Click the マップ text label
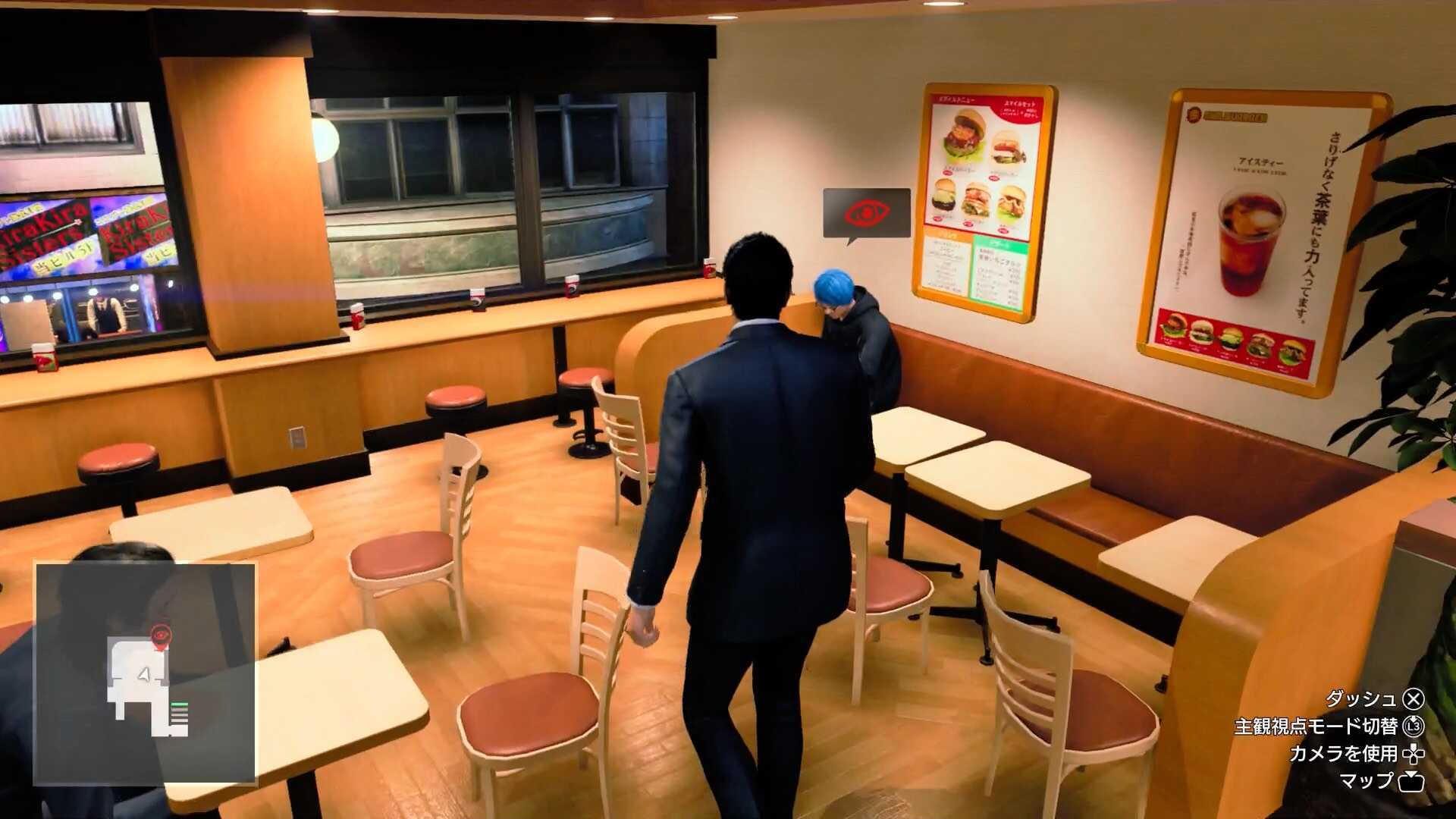The height and width of the screenshot is (819, 1456). pyautogui.click(x=1368, y=781)
